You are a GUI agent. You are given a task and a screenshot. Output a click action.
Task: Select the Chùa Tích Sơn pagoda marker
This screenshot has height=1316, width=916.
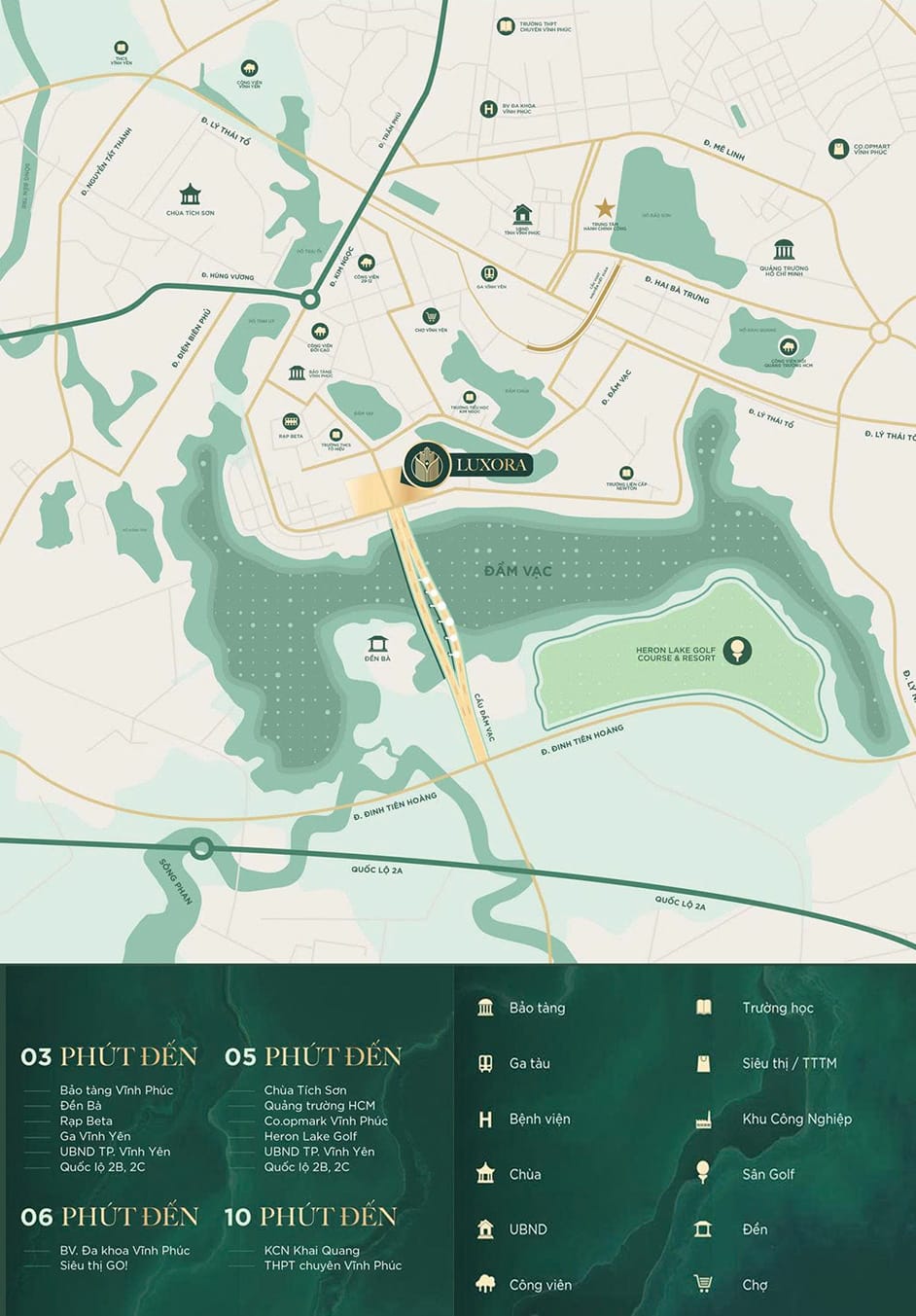(190, 195)
